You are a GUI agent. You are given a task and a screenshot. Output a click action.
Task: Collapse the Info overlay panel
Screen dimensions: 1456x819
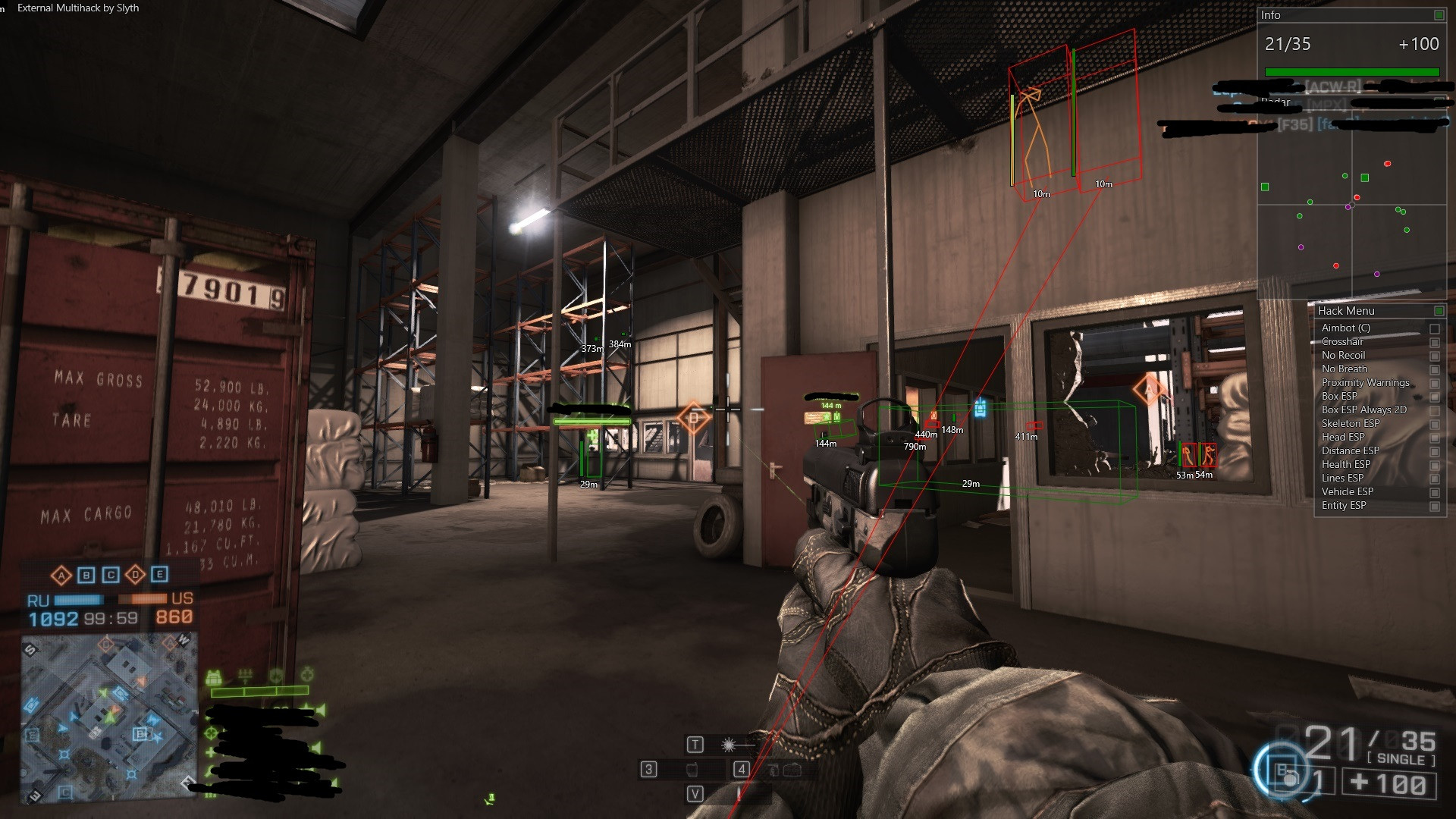point(1439,15)
